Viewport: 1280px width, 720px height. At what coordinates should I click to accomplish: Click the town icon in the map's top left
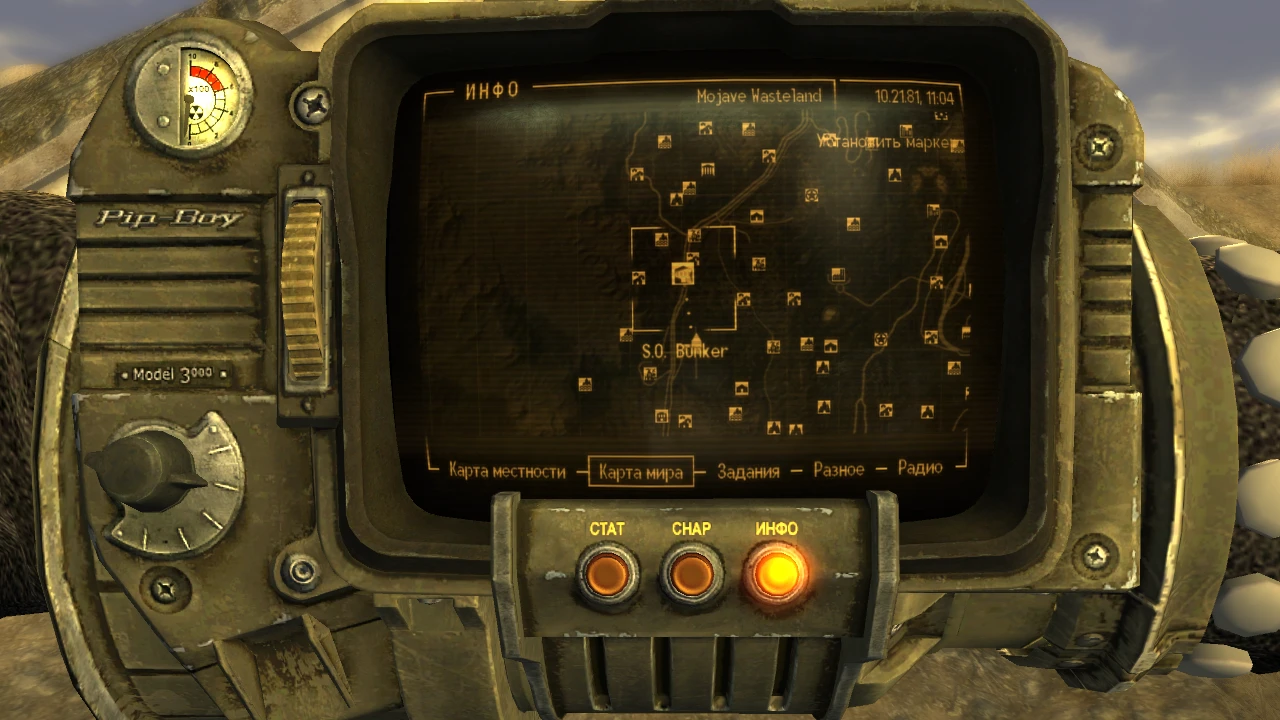pos(664,142)
